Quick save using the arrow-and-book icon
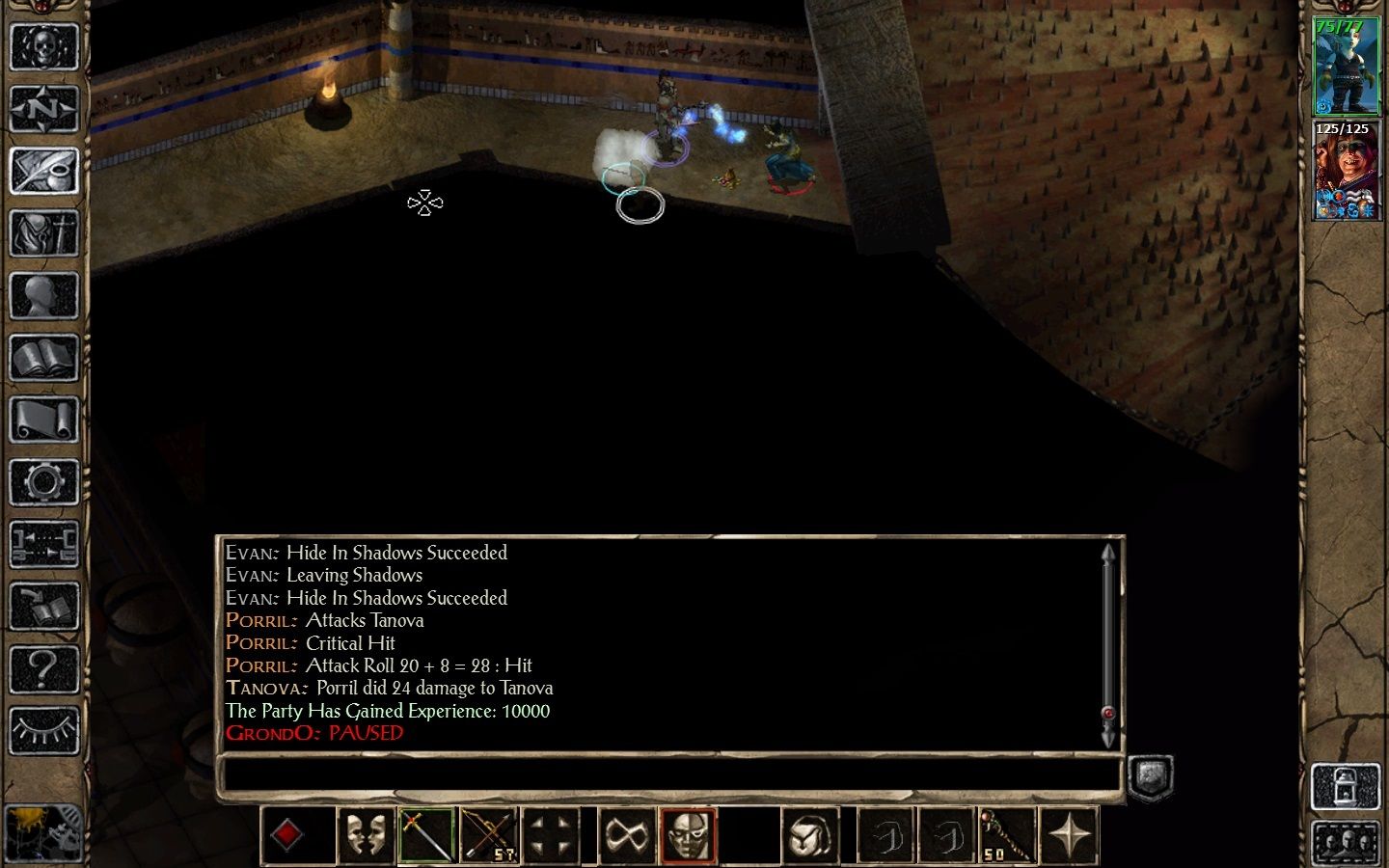The height and width of the screenshot is (868, 1389). [43, 607]
